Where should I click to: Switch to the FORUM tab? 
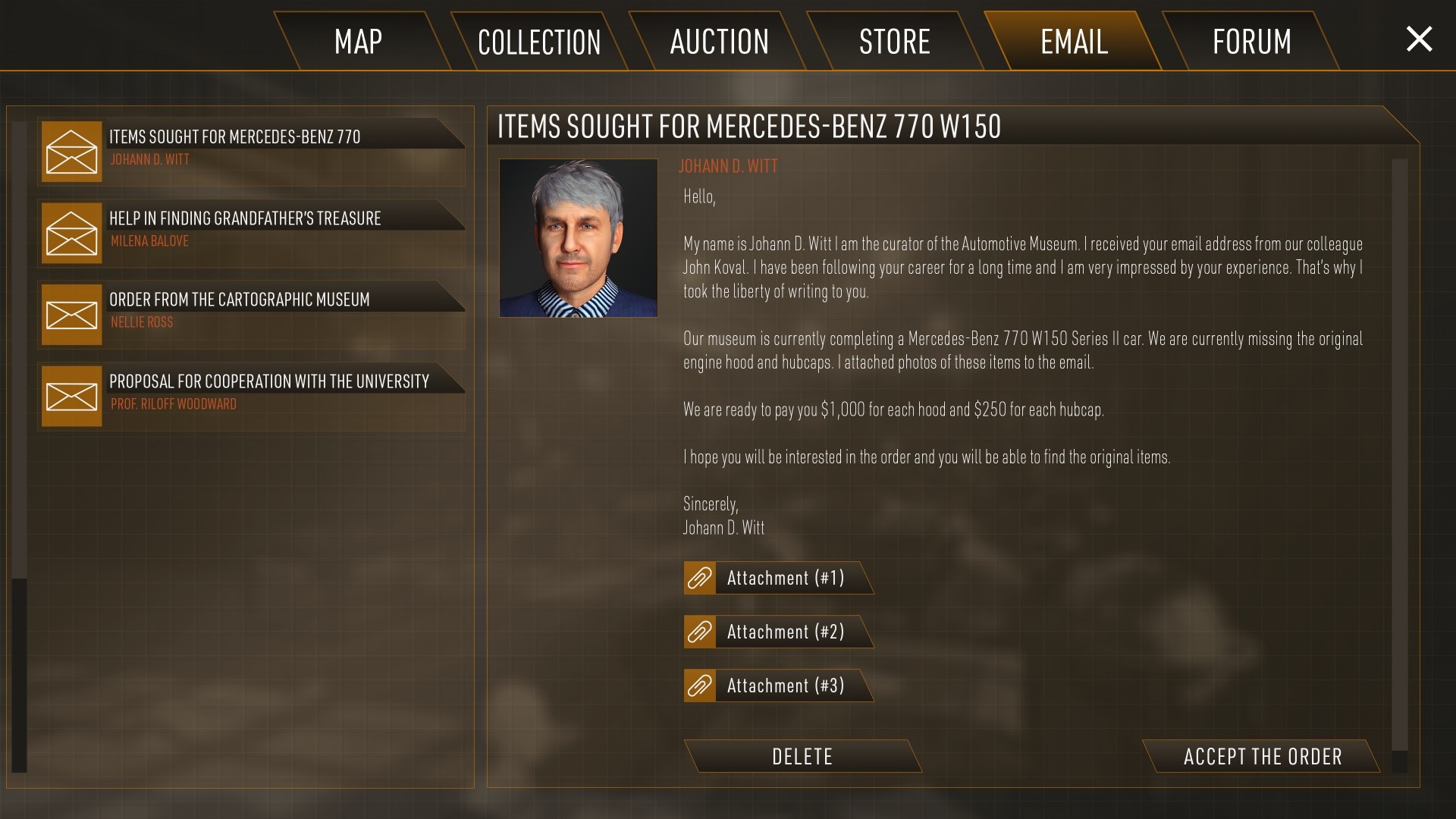tap(1251, 42)
